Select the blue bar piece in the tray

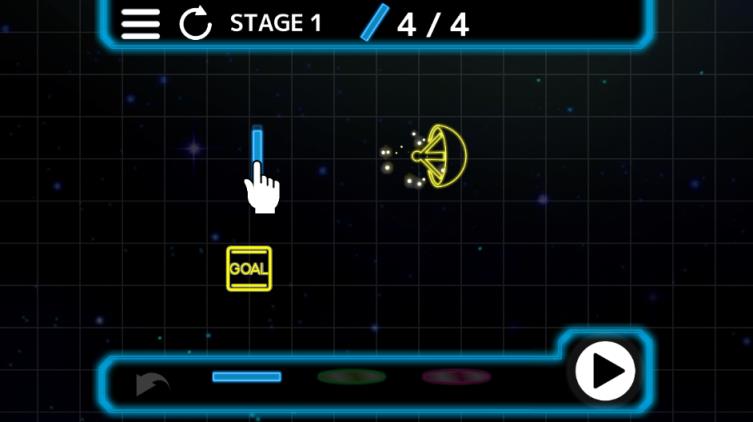coord(247,377)
